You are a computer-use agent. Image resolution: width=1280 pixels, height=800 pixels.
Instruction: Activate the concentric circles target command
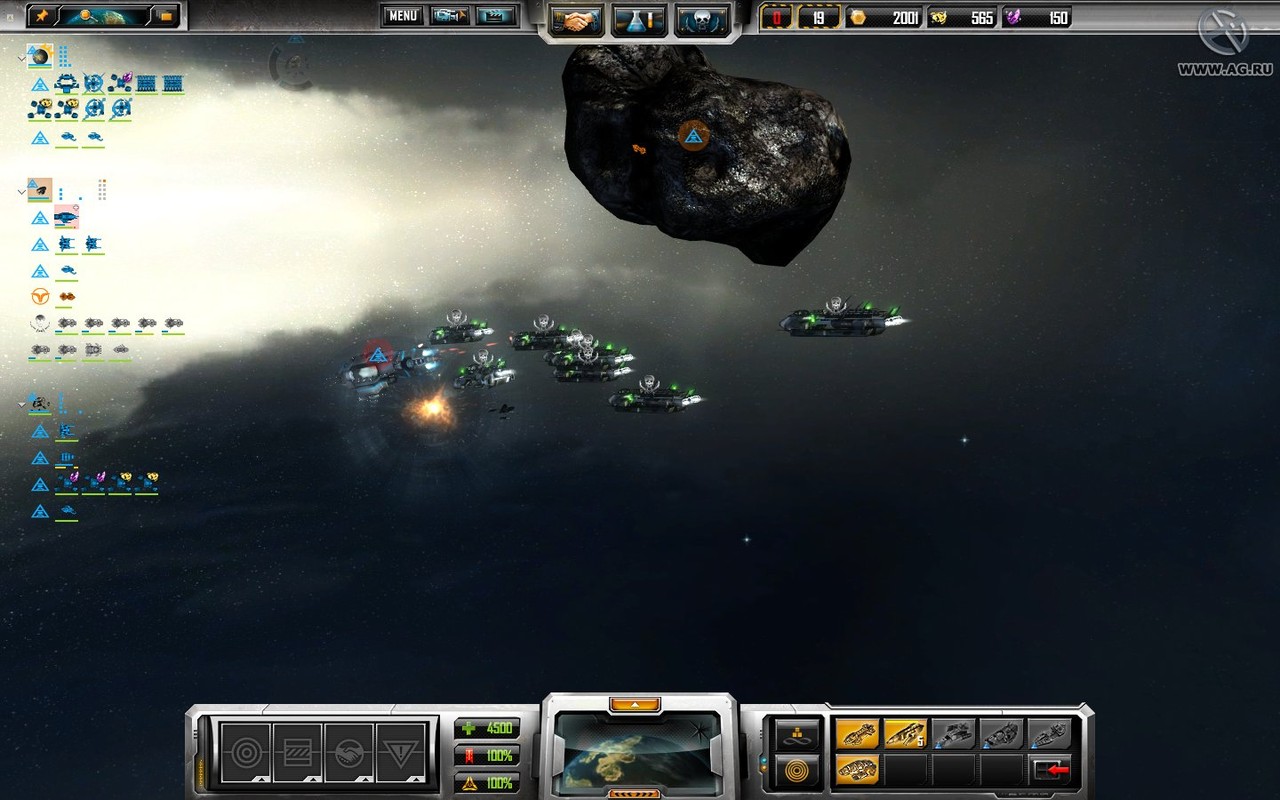click(x=245, y=751)
